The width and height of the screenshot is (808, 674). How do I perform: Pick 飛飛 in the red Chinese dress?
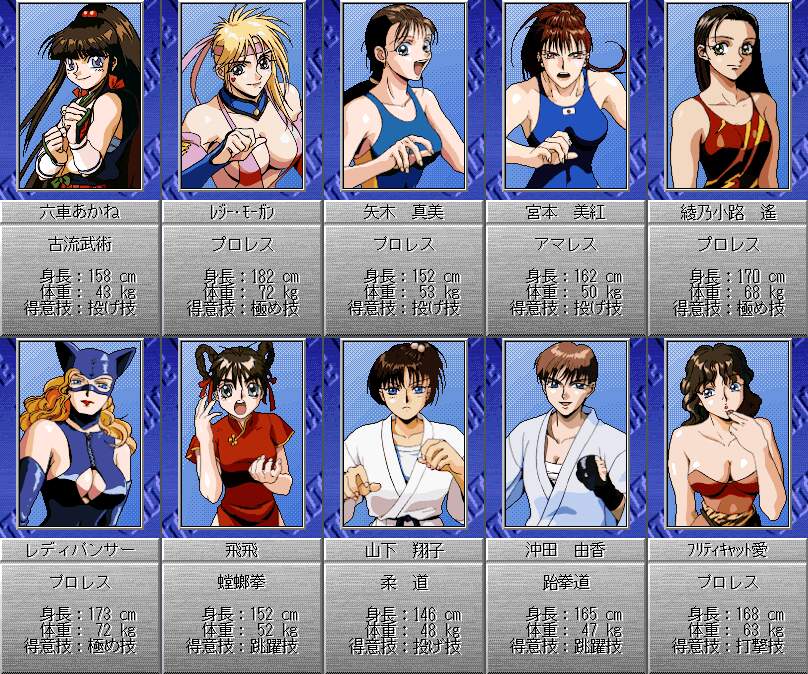243,434
